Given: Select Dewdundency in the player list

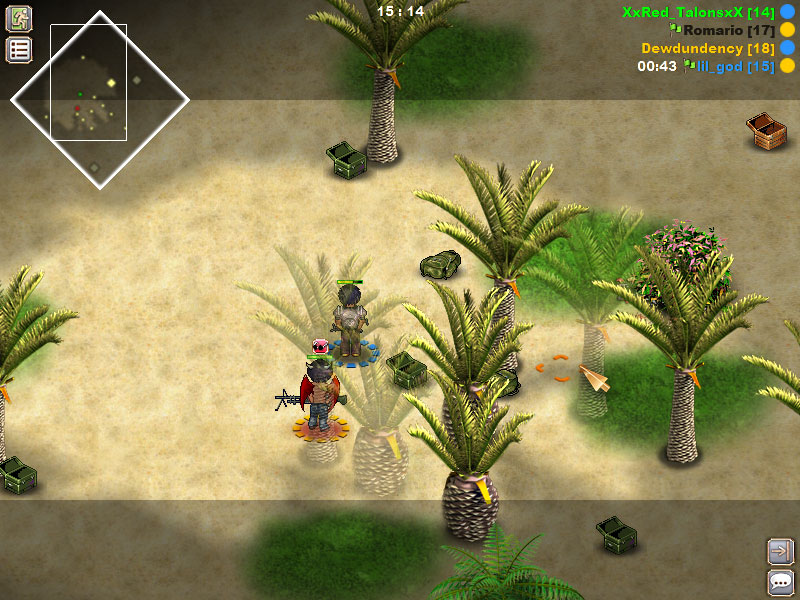Looking at the screenshot, I should tap(706, 48).
